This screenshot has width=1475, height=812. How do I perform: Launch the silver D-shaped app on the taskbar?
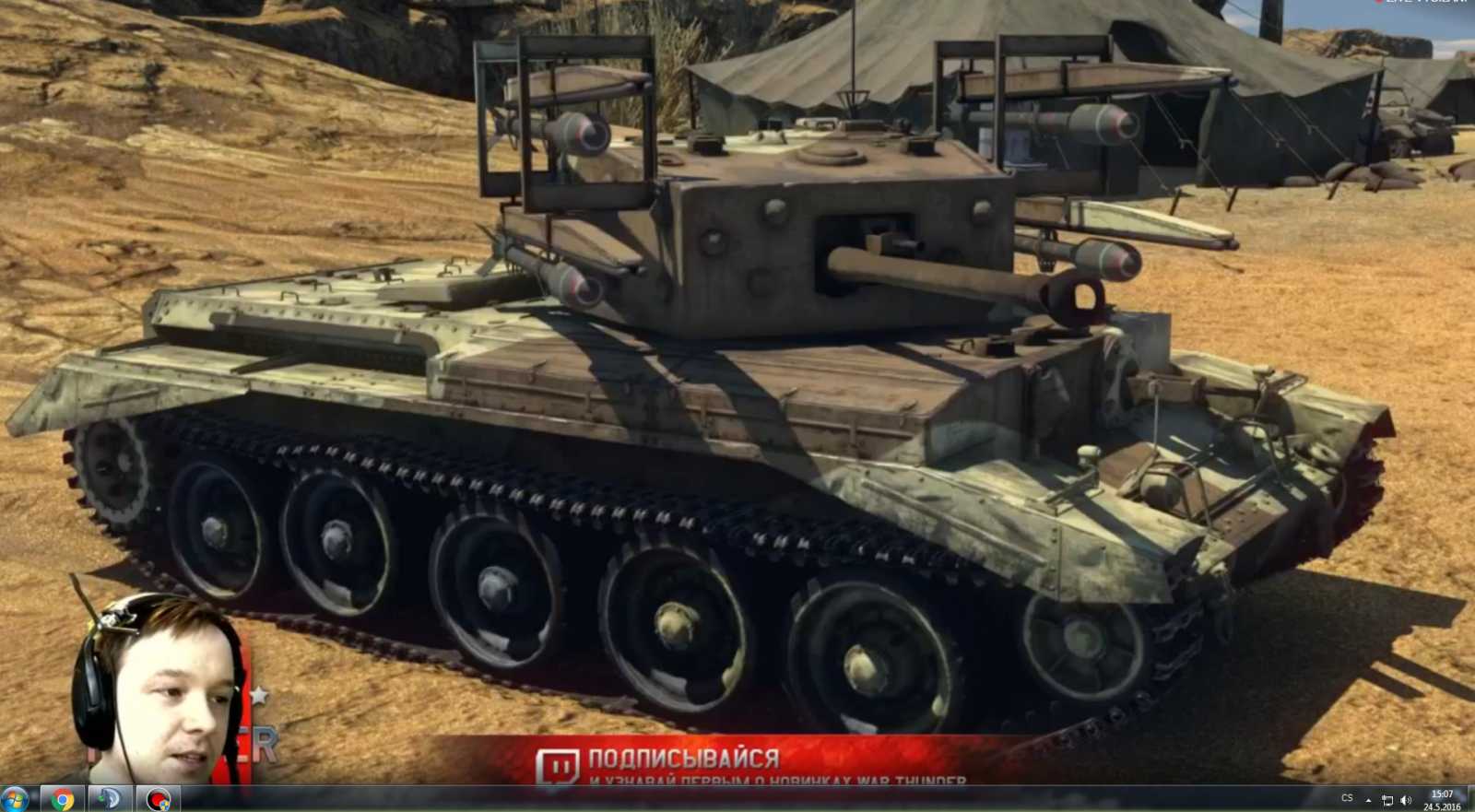coord(109,798)
